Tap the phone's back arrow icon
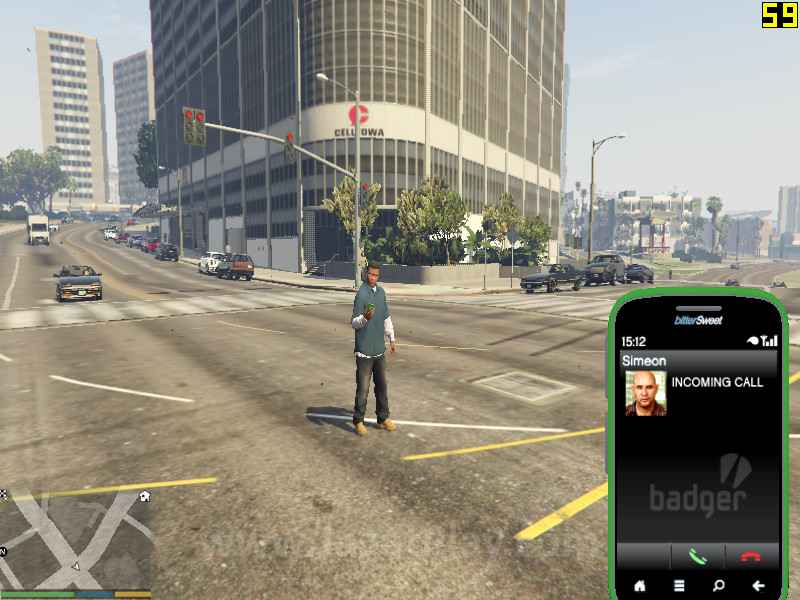The image size is (800, 600). (x=758, y=586)
